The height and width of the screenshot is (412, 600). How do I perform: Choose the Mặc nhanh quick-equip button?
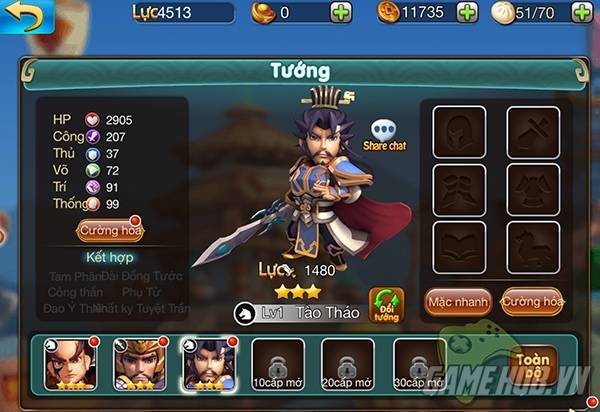[457, 301]
